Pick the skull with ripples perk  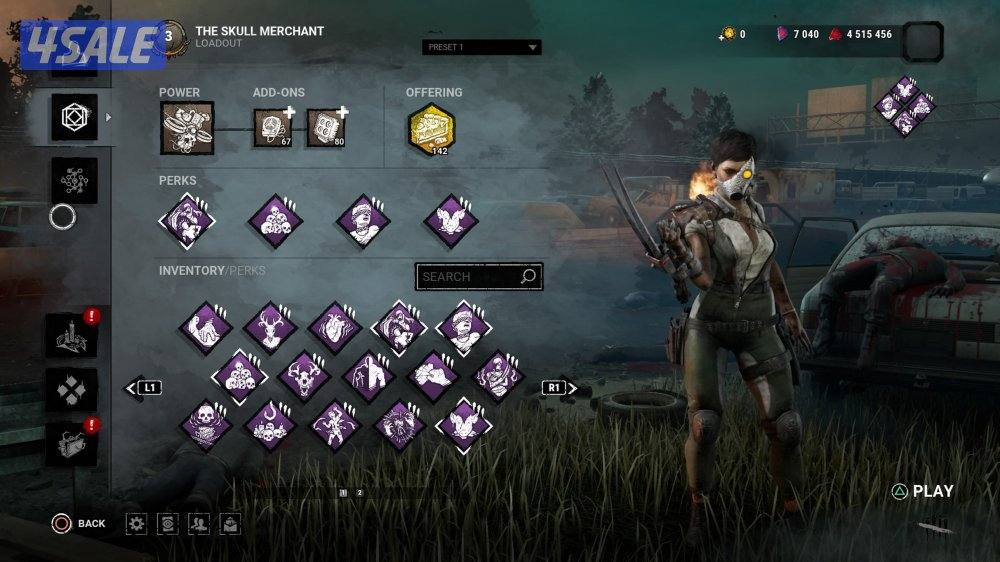pyautogui.click(x=205, y=425)
